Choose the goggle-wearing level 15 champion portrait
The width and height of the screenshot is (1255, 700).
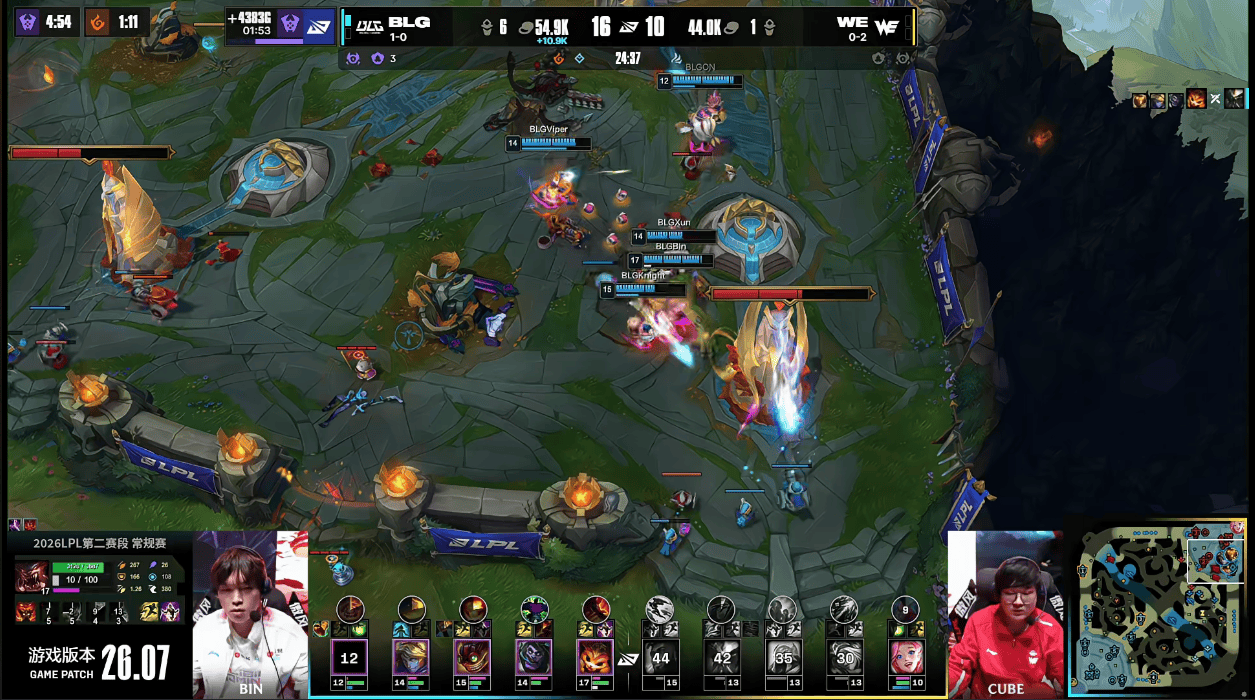tap(473, 658)
